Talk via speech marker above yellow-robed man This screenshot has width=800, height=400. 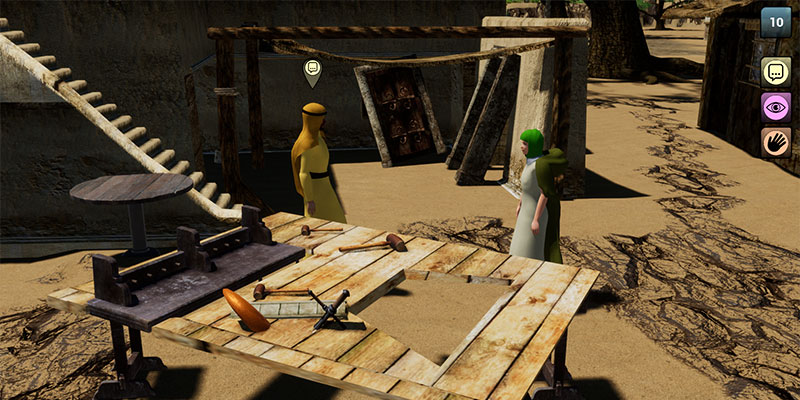(x=312, y=70)
